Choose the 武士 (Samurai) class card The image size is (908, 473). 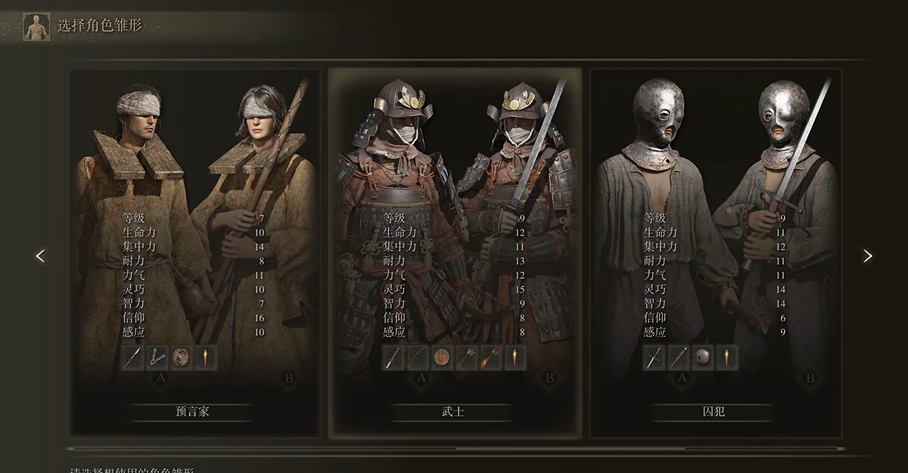[x=454, y=250]
